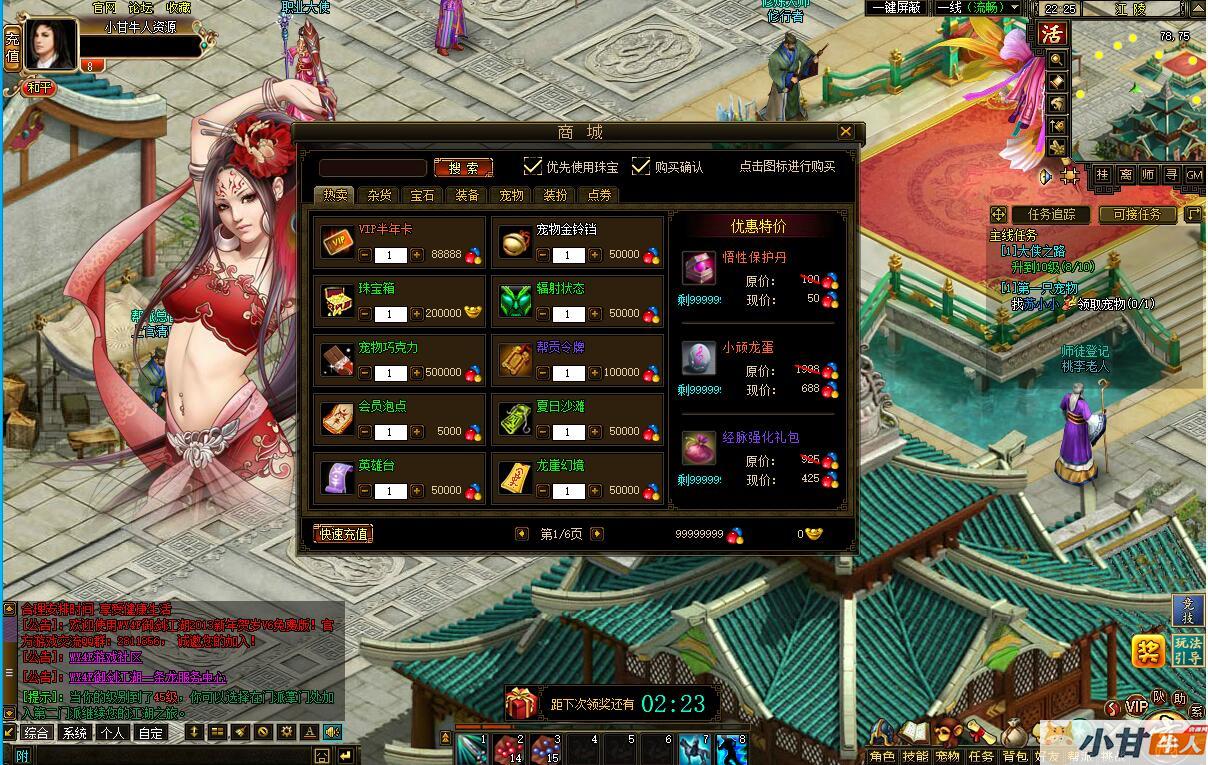Screen dimensions: 1208x765
Task: Focus the shop search text field
Action: click(x=373, y=168)
